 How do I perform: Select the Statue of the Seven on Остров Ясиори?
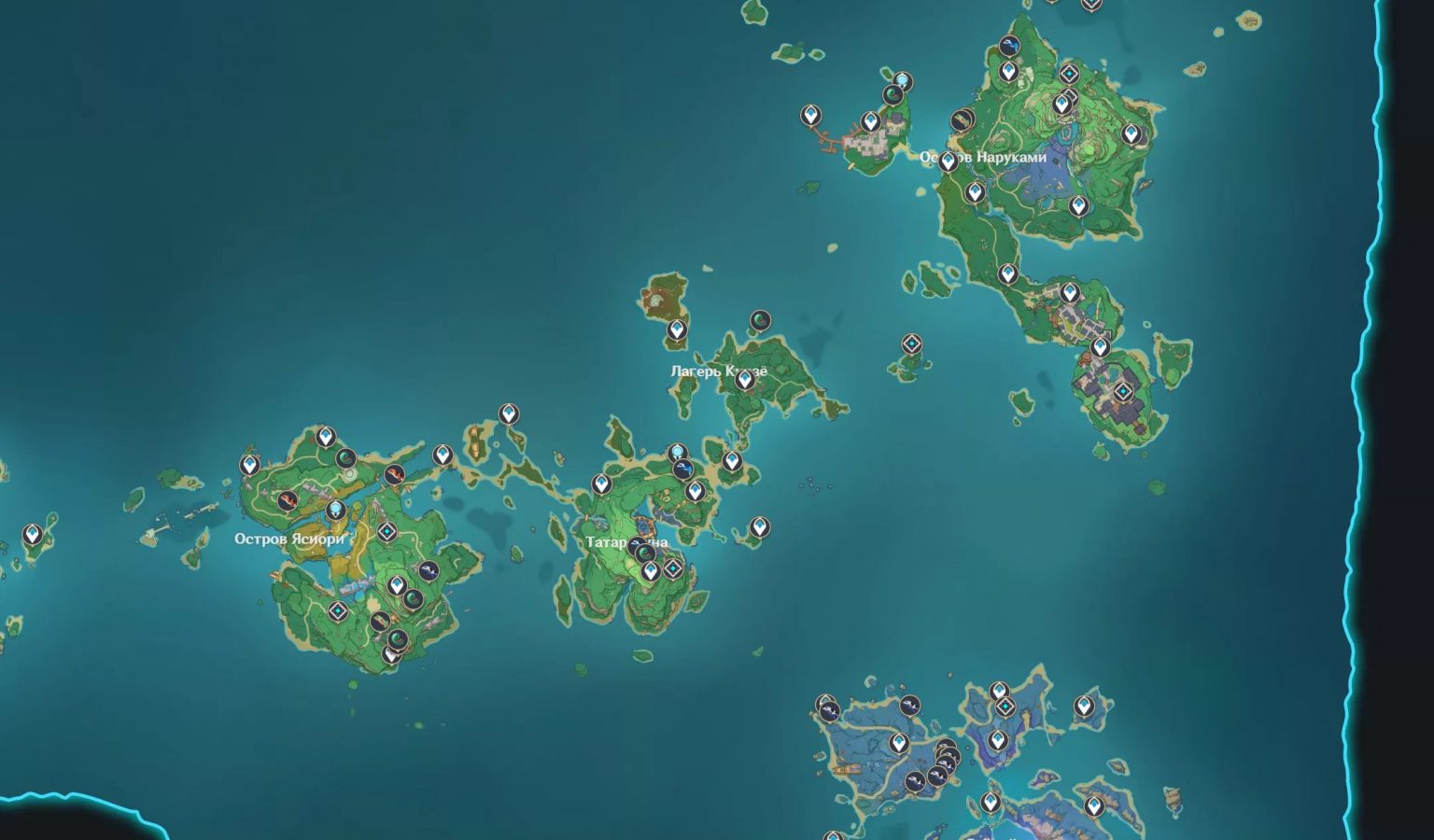[x=335, y=509]
